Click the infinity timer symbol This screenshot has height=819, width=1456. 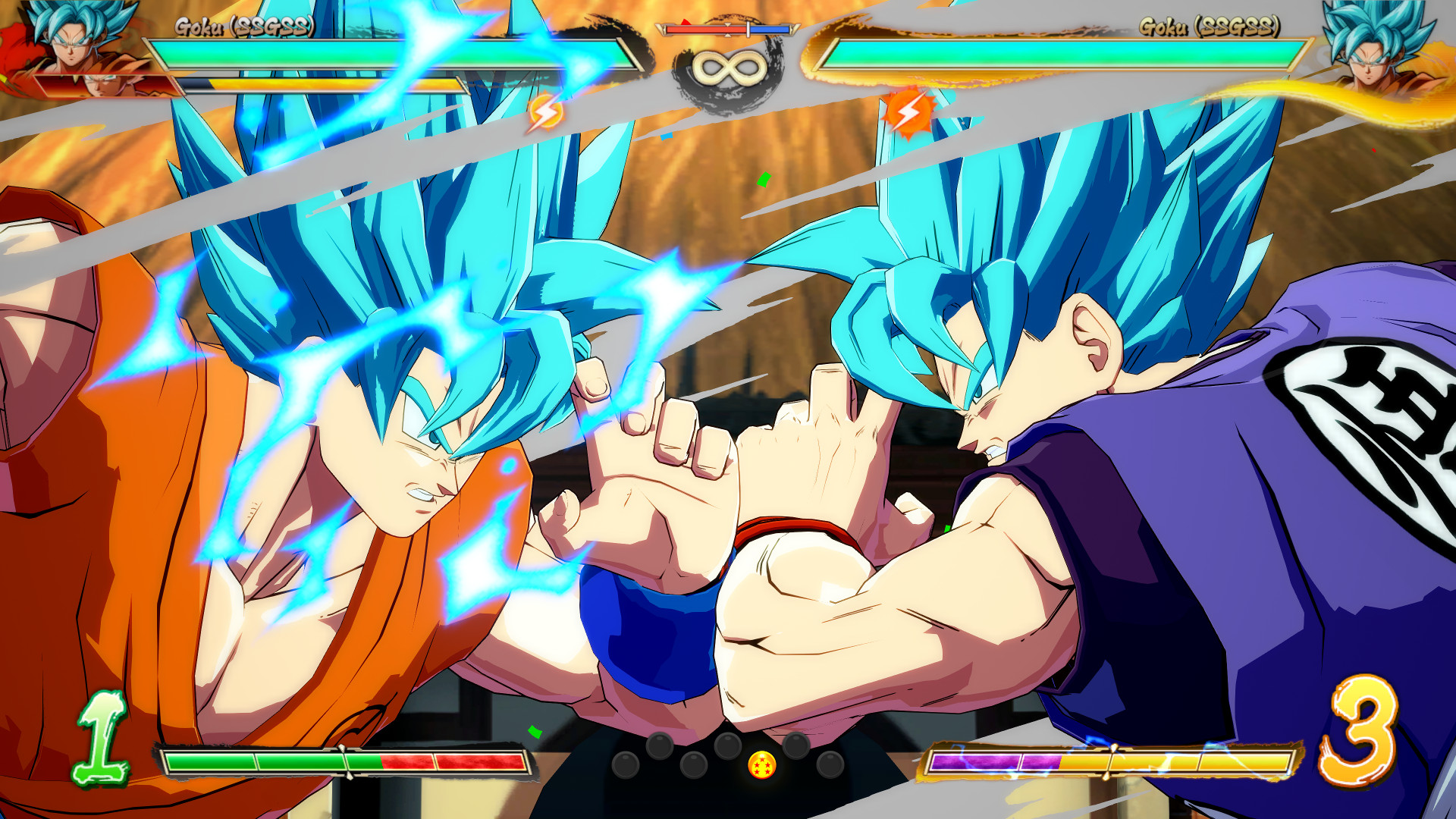728,70
